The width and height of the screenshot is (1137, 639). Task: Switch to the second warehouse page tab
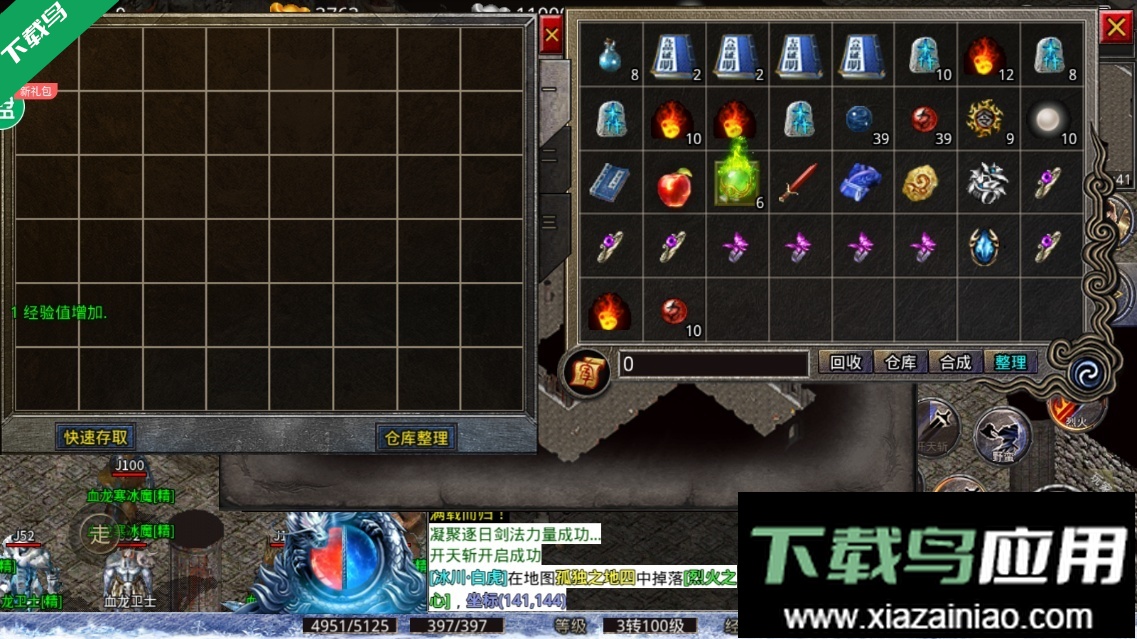pyautogui.click(x=551, y=156)
